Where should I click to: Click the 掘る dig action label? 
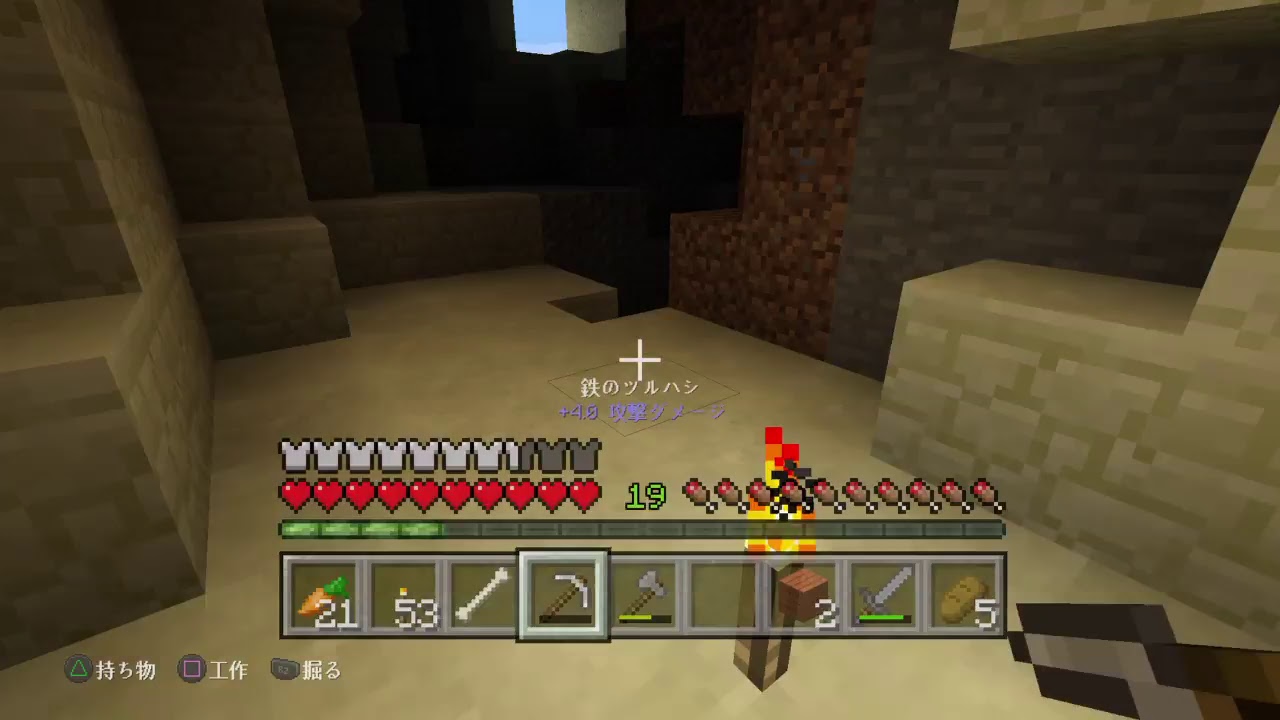pyautogui.click(x=322, y=672)
